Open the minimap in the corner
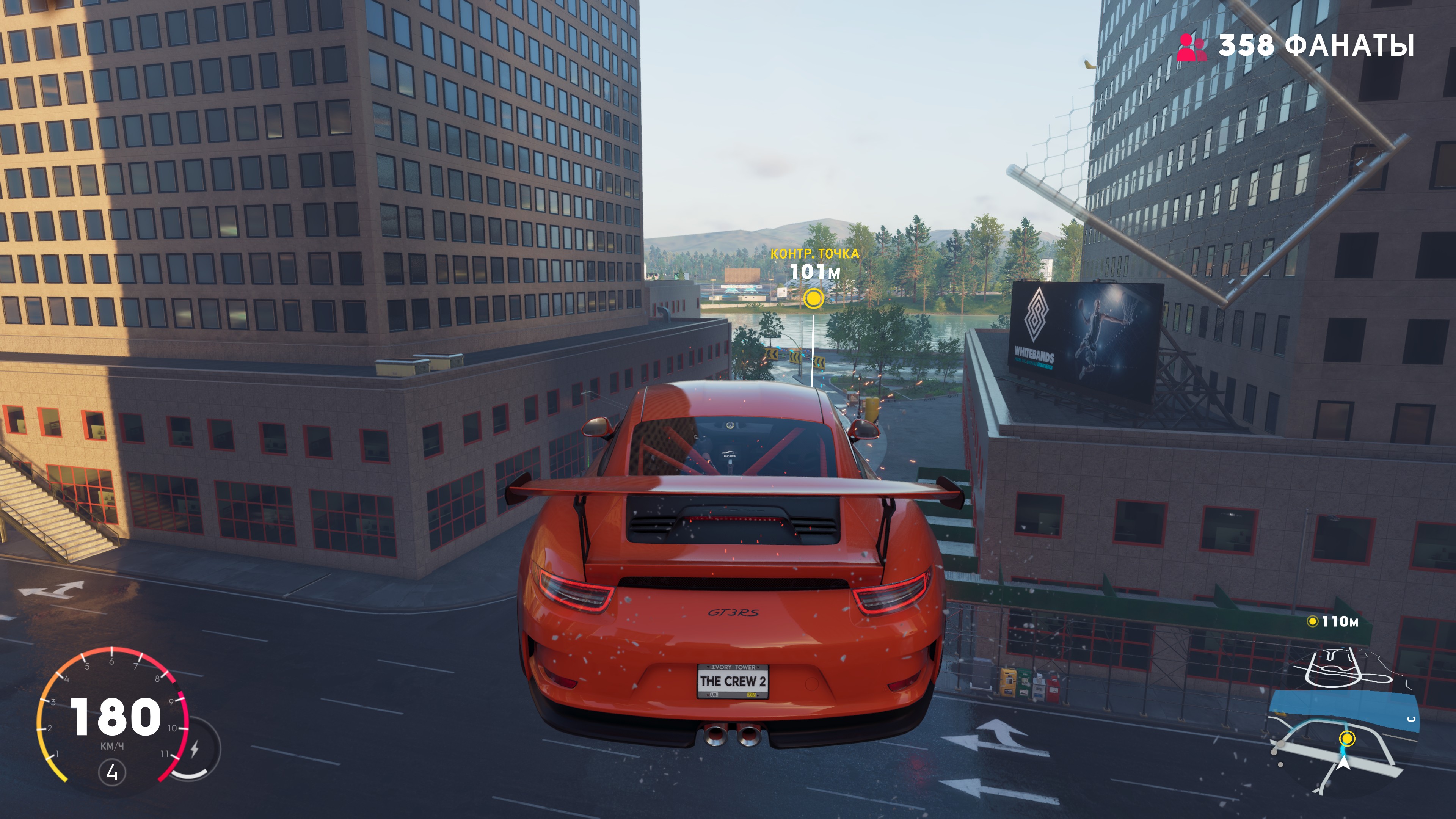 (1342, 726)
